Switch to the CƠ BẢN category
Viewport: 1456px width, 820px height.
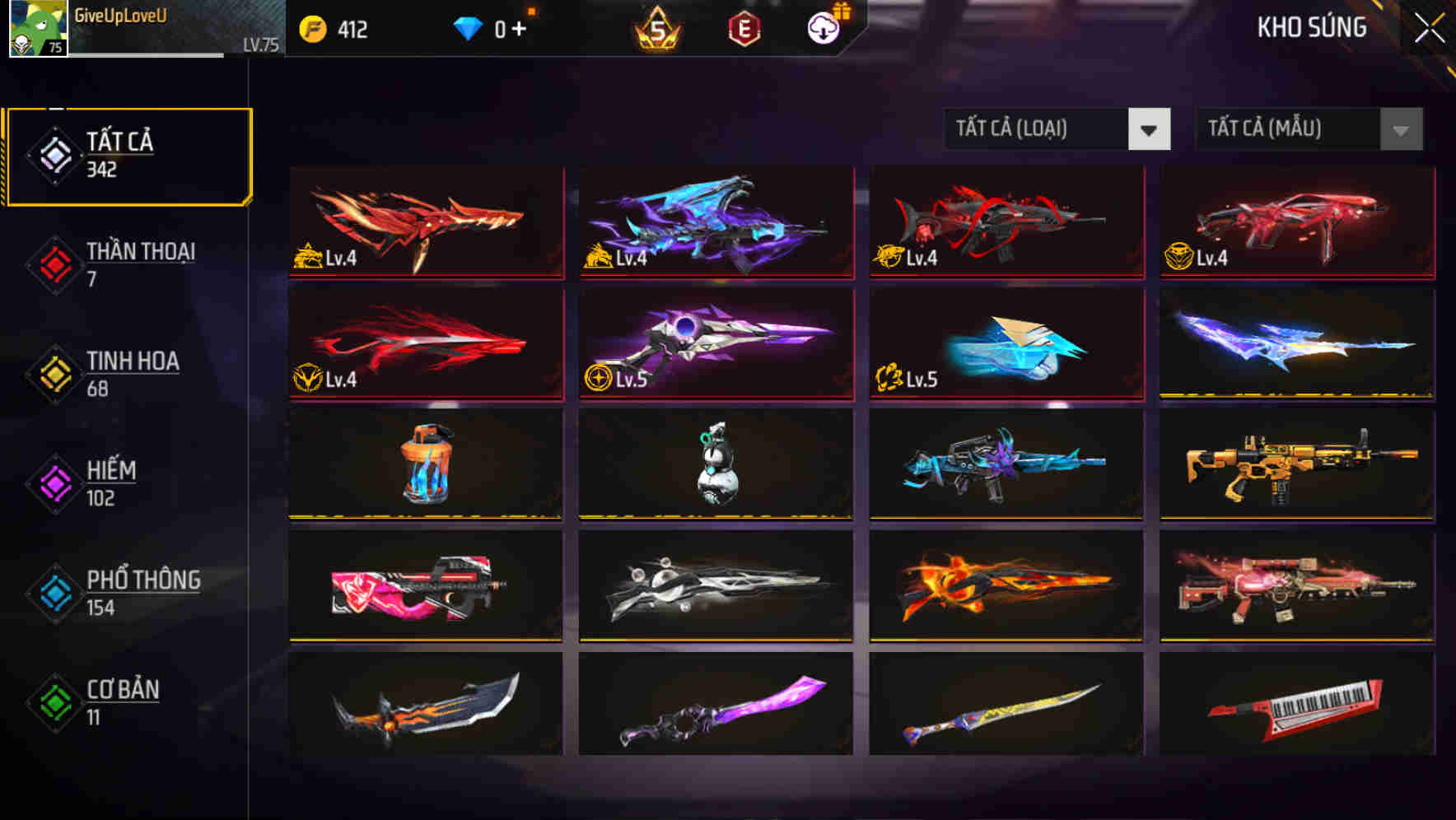122,701
